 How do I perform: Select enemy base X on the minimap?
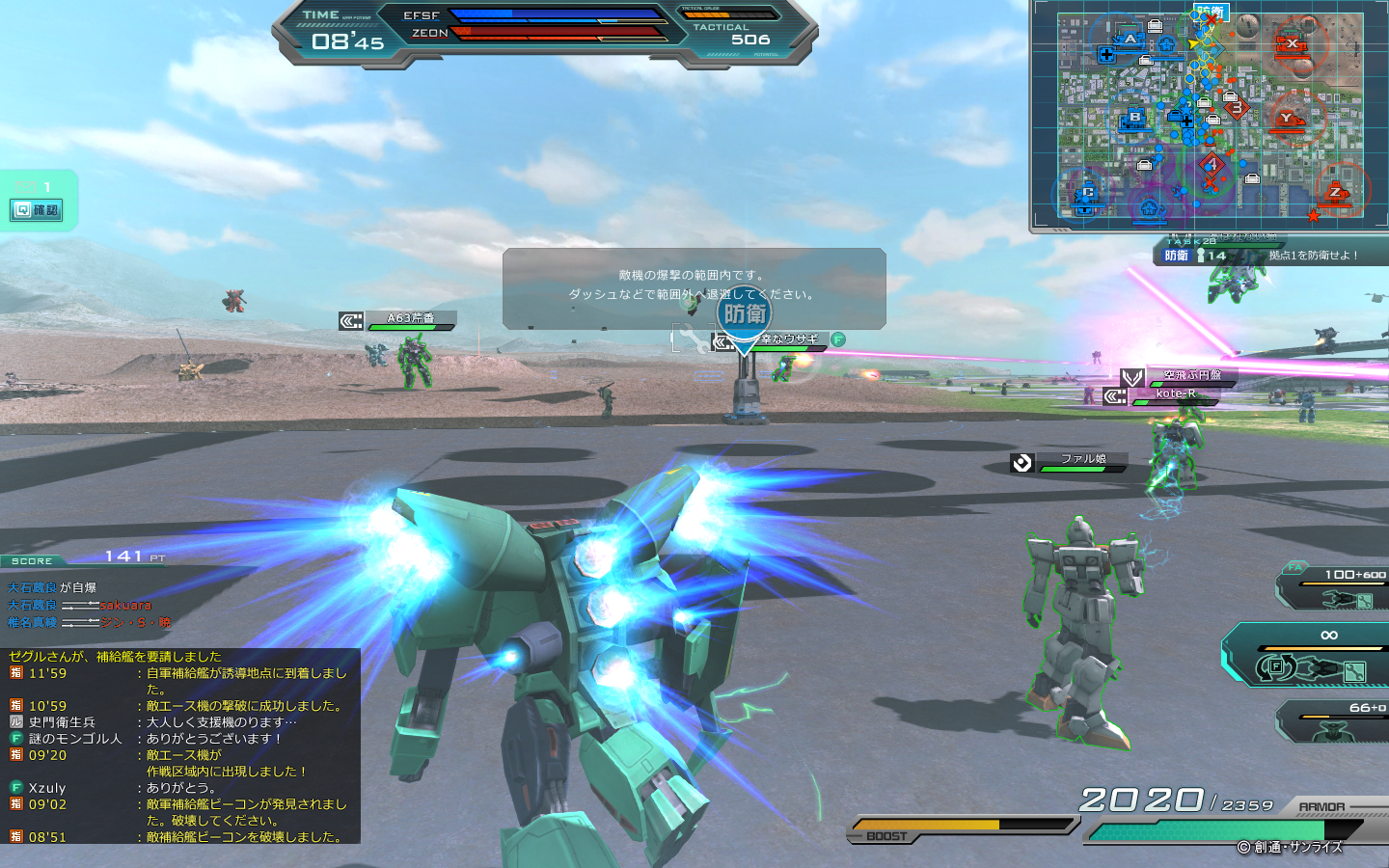[1292, 43]
